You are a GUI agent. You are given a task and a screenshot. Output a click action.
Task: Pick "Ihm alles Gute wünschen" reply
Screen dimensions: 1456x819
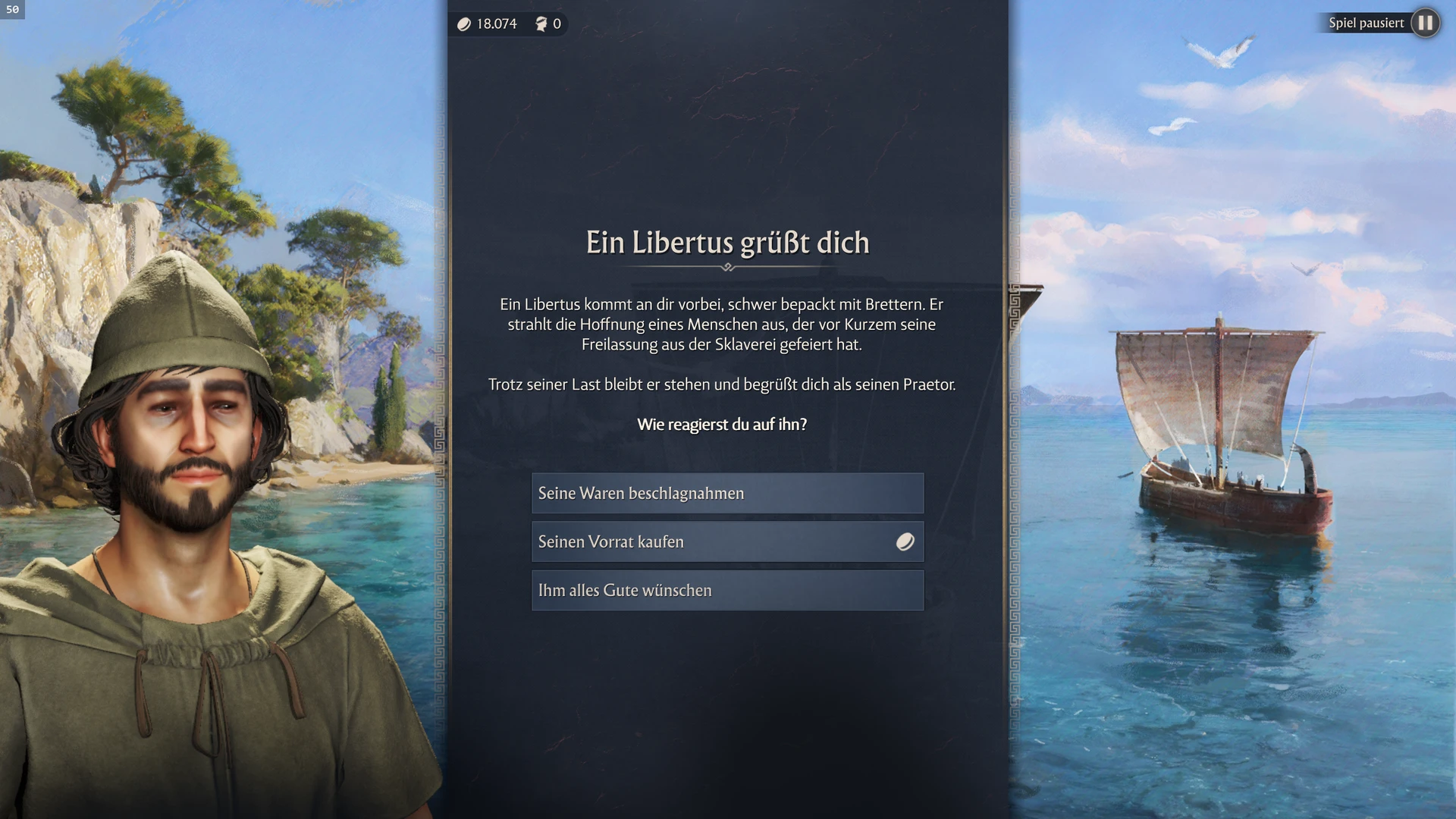tap(726, 590)
